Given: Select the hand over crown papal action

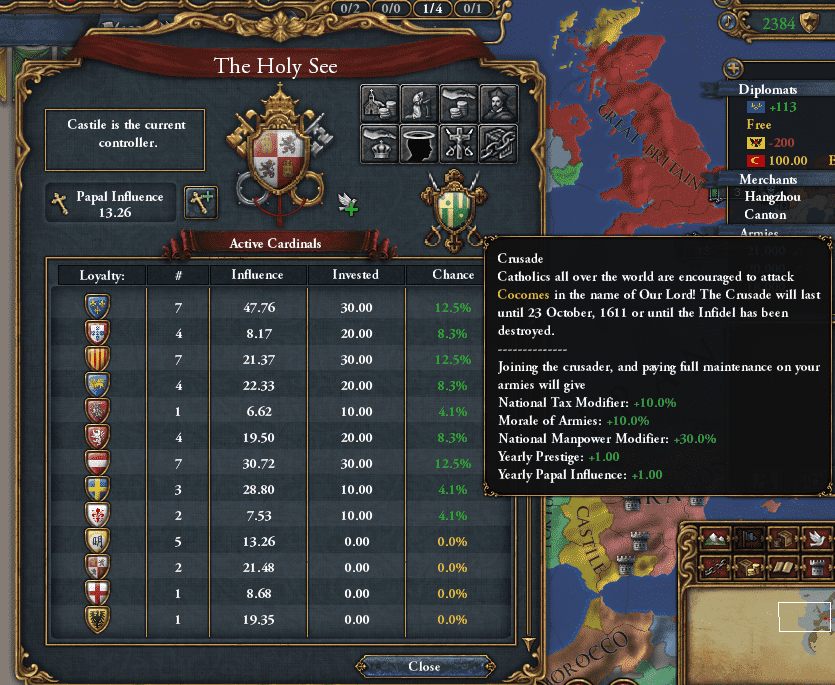Looking at the screenshot, I should coord(379,144).
